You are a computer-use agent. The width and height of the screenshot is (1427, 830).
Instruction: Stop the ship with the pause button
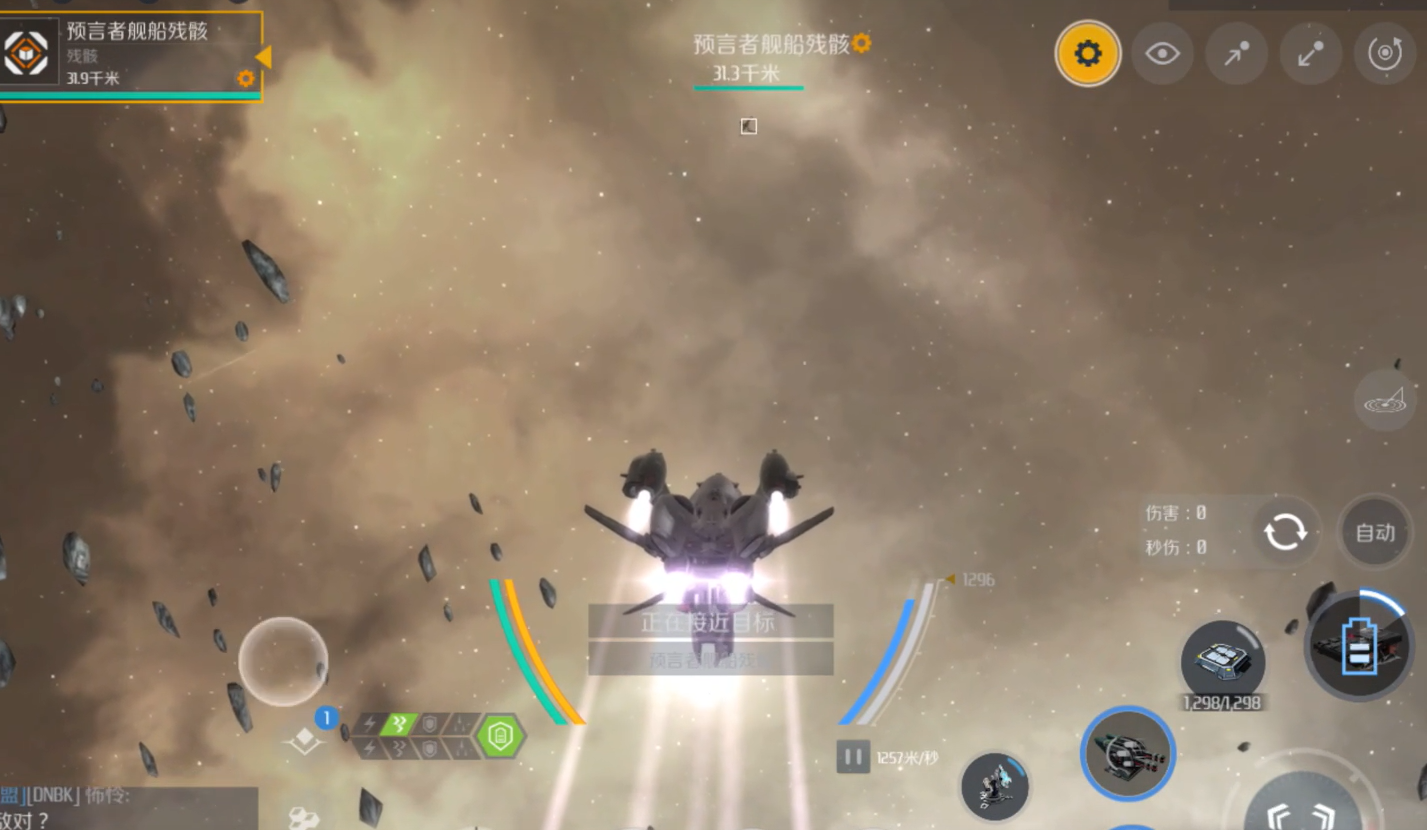point(853,757)
